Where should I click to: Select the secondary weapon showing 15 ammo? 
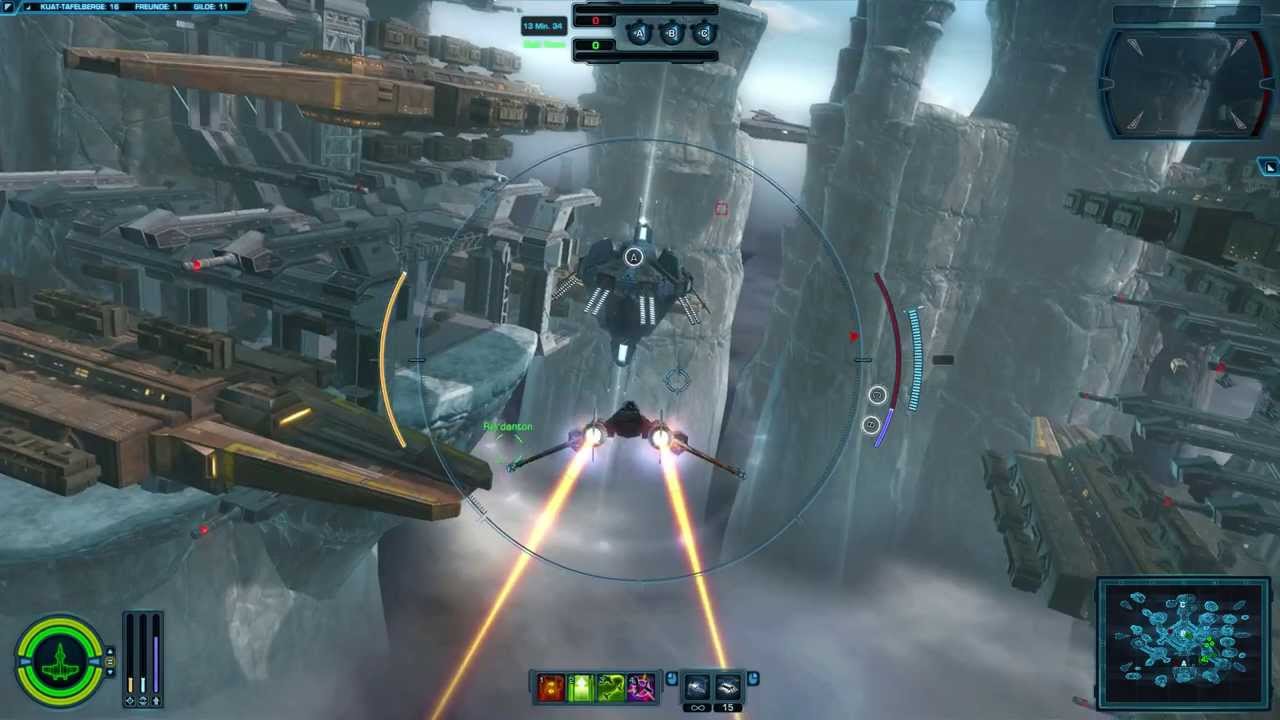tap(728, 687)
